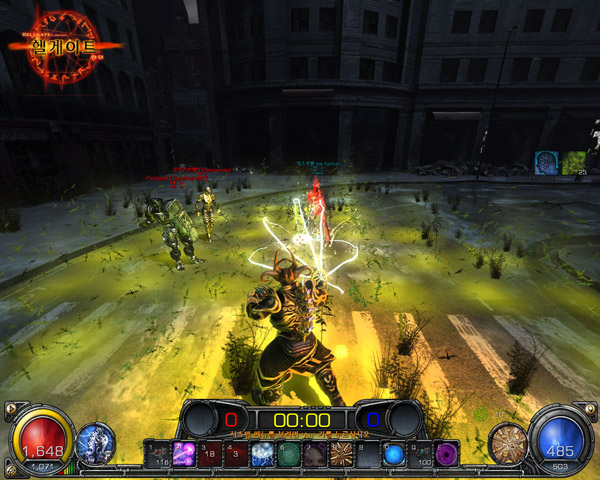Screen dimensions: 600x480
Task: Use the red hotbar item showing 18
Action: coord(210,453)
